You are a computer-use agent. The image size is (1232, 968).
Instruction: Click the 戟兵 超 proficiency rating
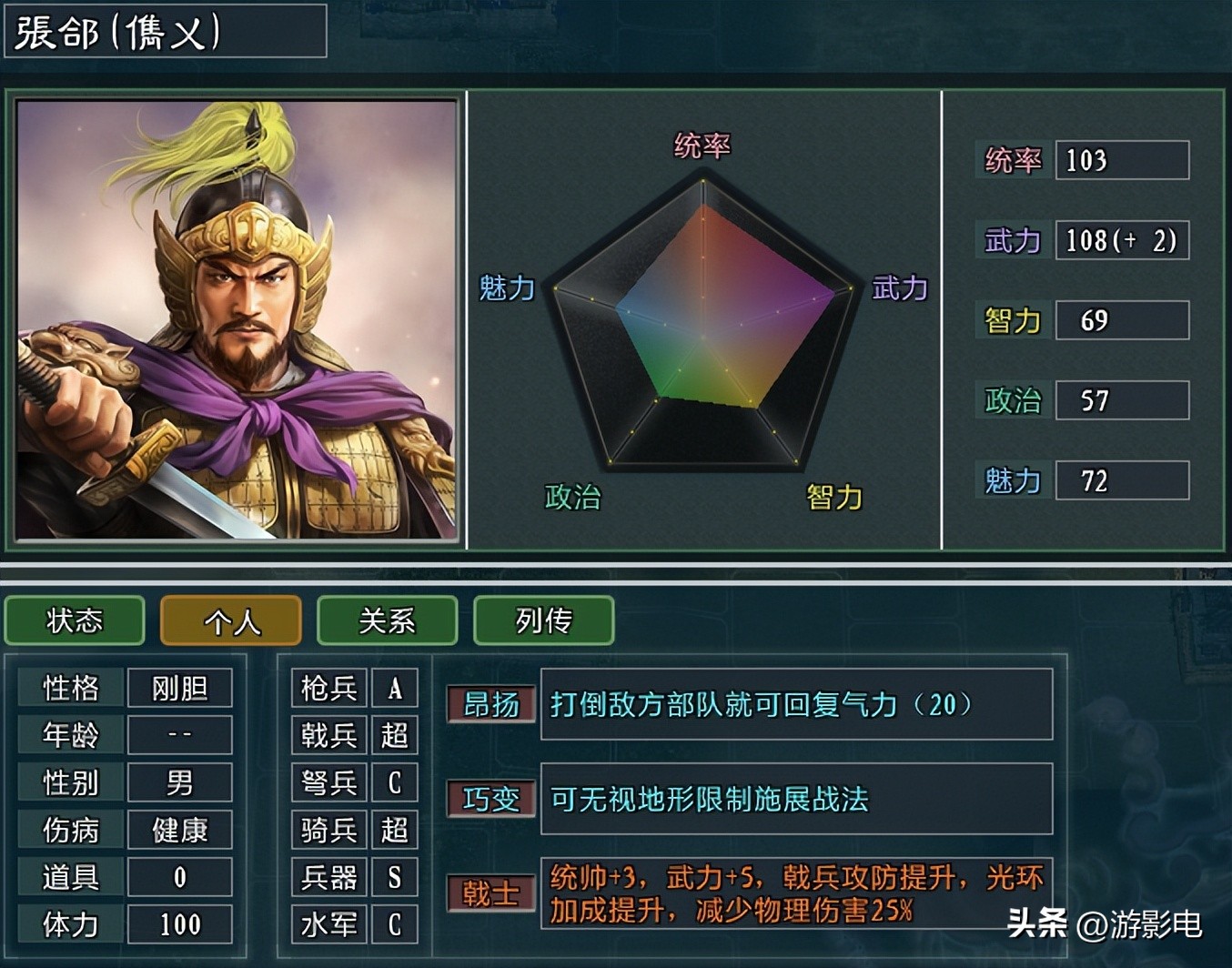click(x=395, y=735)
